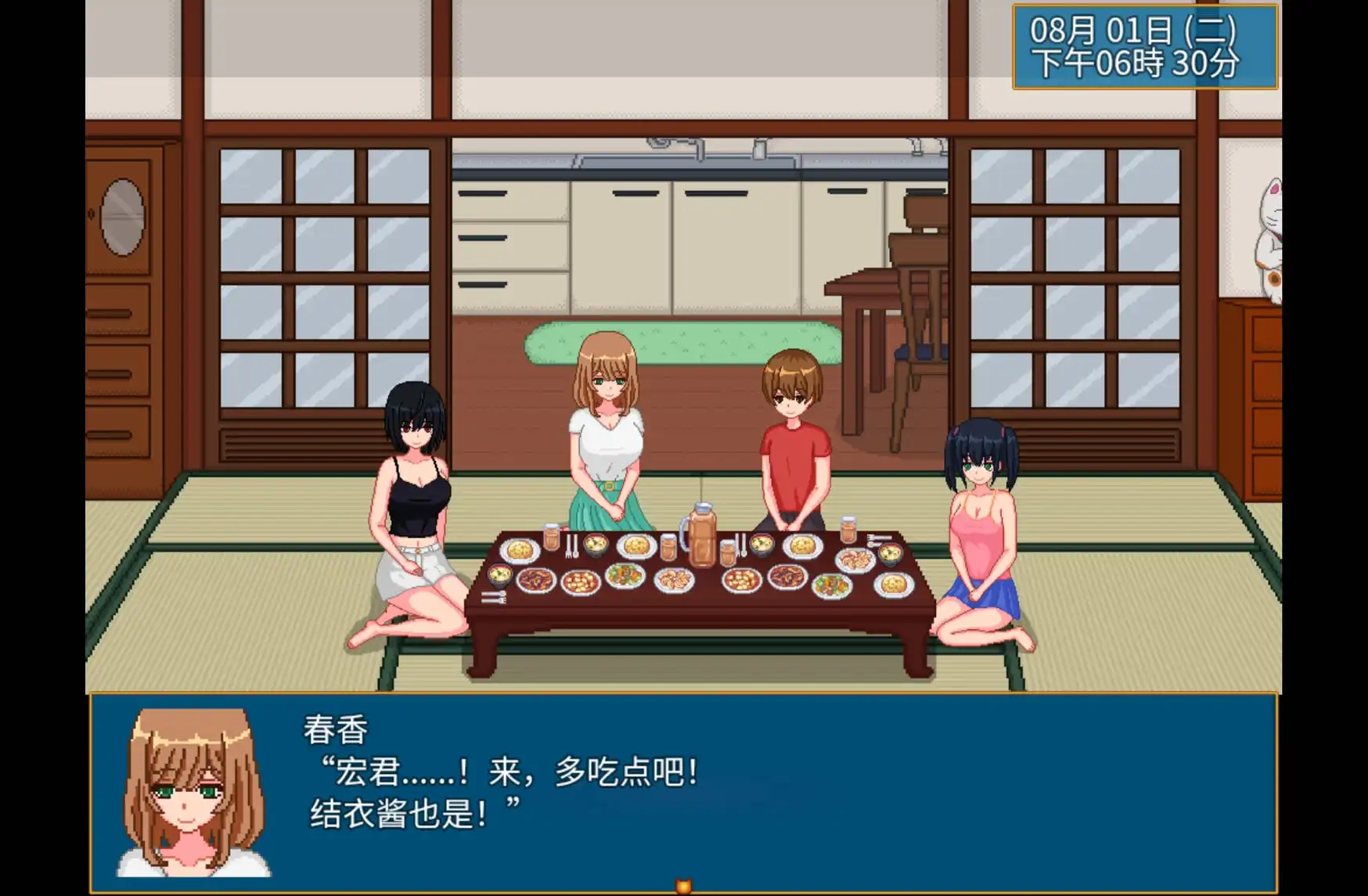Open the left sliding shoji door
This screenshot has width=1368, height=896.
[x=313, y=274]
